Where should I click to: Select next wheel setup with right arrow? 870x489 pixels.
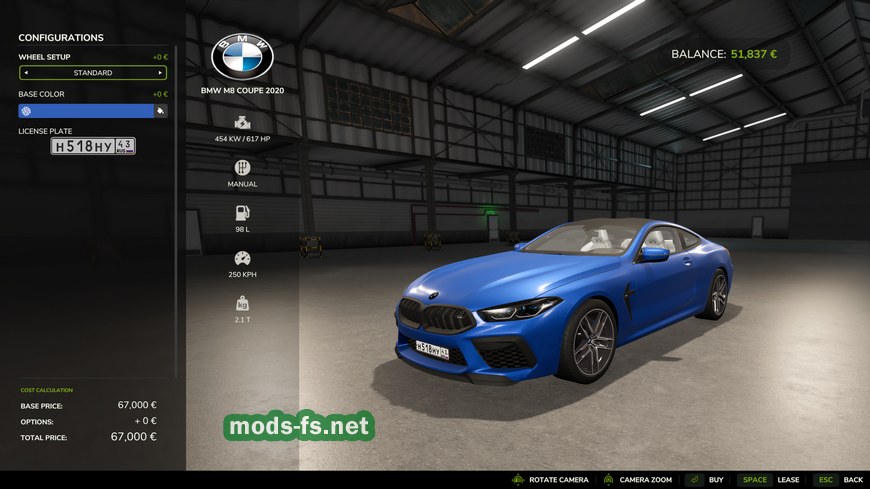(159, 73)
